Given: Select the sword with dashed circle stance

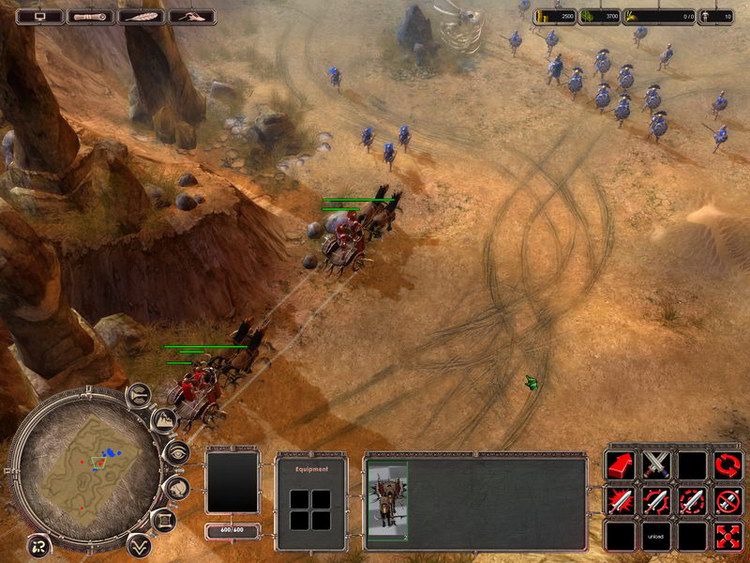Looking at the screenshot, I should pyautogui.click(x=692, y=500).
